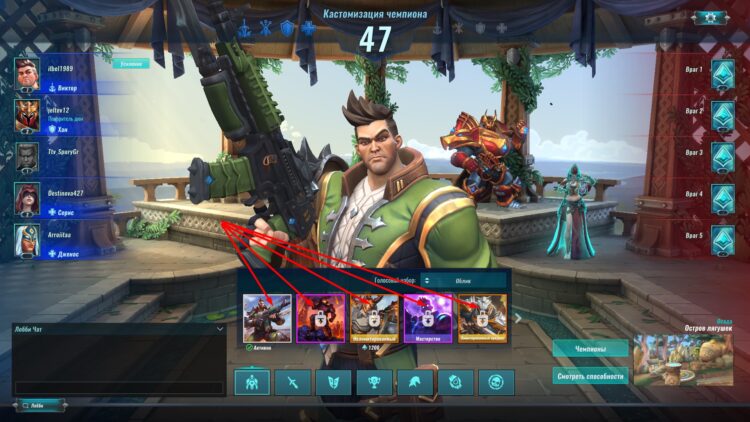This screenshot has width=750, height=422.
Task: Open the Чемпионы champion list
Action: point(590,349)
